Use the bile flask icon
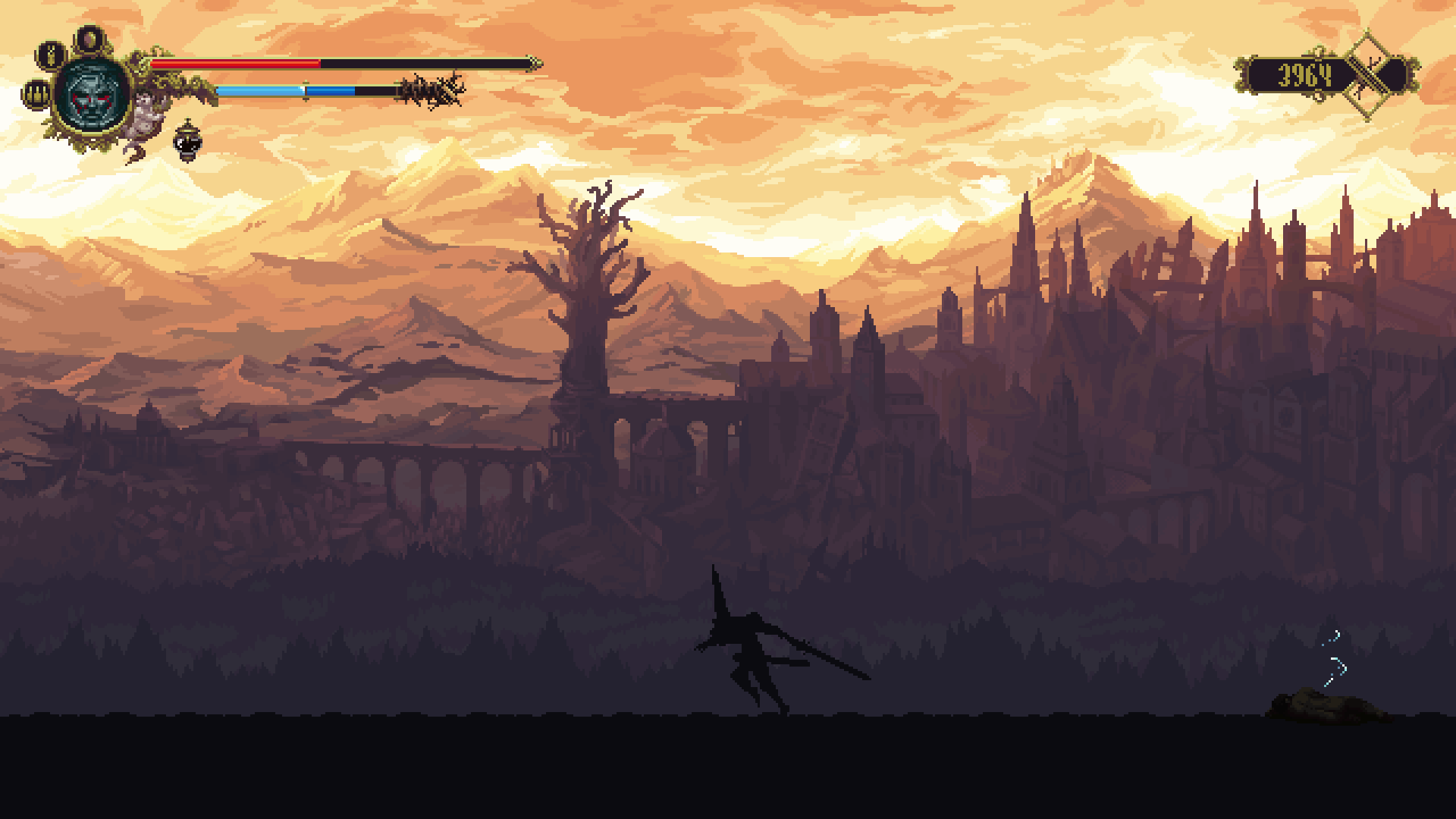This screenshot has width=1456, height=819. [x=187, y=141]
